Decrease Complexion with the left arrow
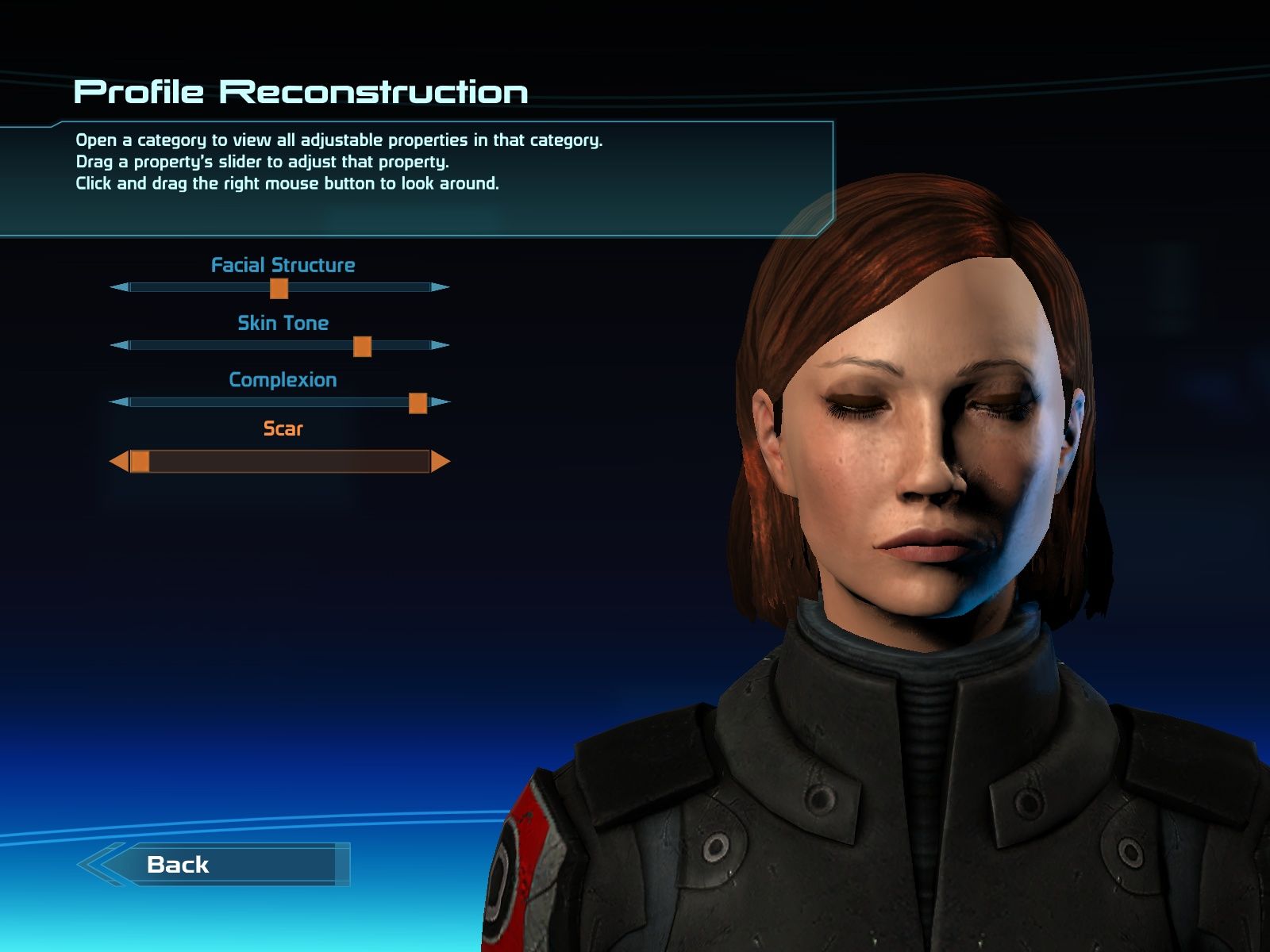This screenshot has height=952, width=1270. [119, 402]
